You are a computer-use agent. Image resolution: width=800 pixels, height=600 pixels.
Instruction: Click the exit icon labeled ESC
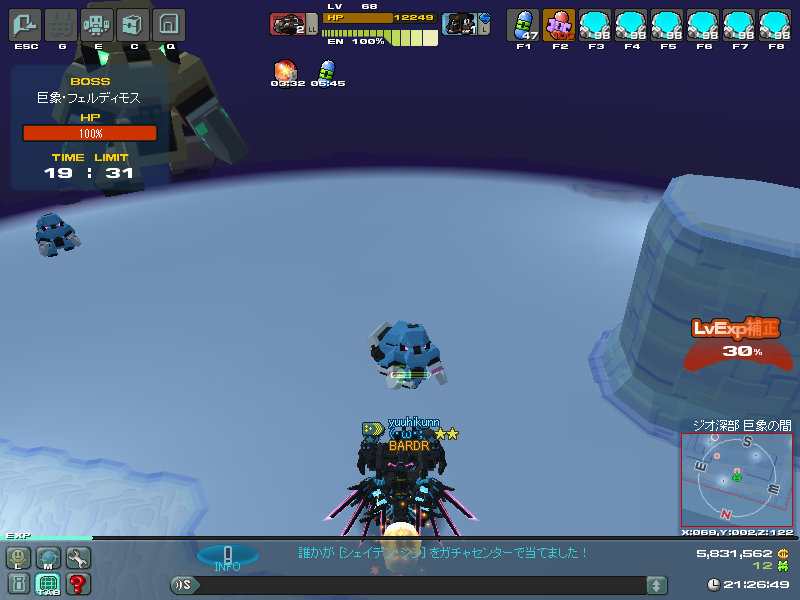coord(25,24)
